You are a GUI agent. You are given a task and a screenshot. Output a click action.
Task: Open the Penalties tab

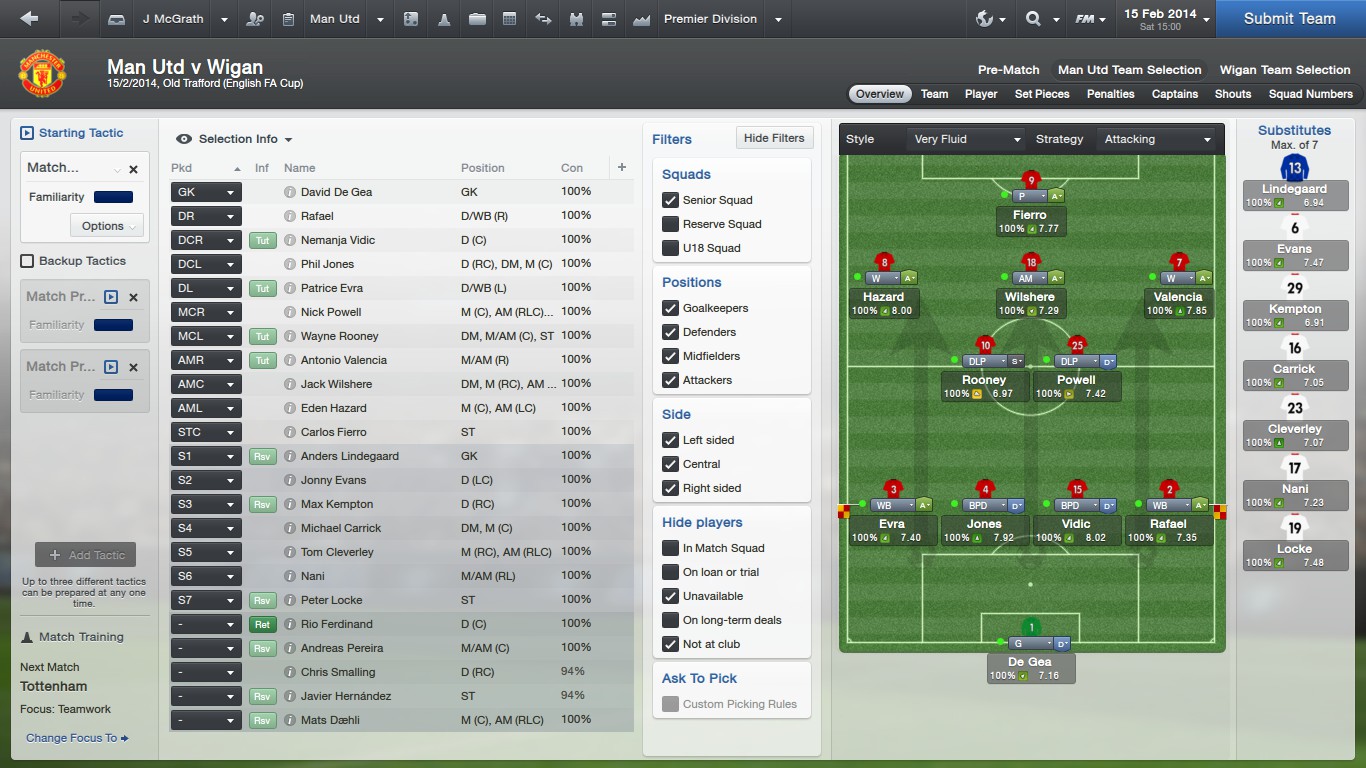coord(1110,94)
